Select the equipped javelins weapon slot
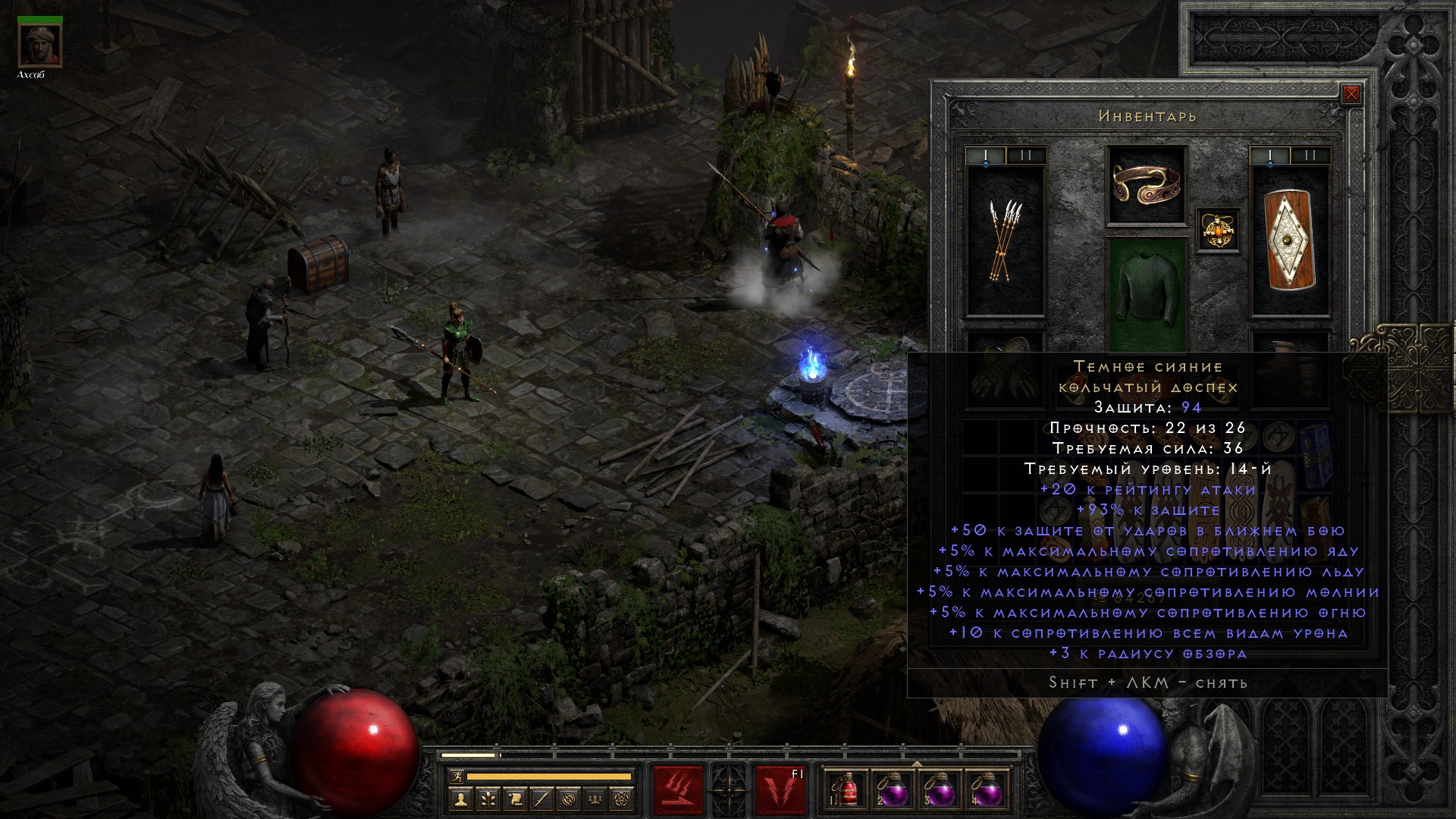The image size is (1456, 819). [1005, 241]
